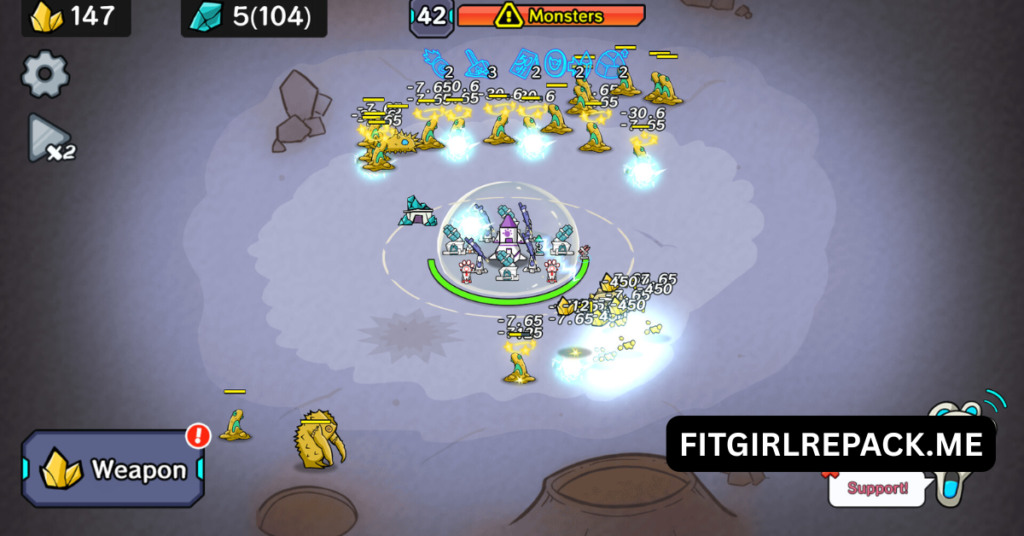Open the Weapon upgrade menu
Image resolution: width=1024 pixels, height=536 pixels.
[113, 469]
